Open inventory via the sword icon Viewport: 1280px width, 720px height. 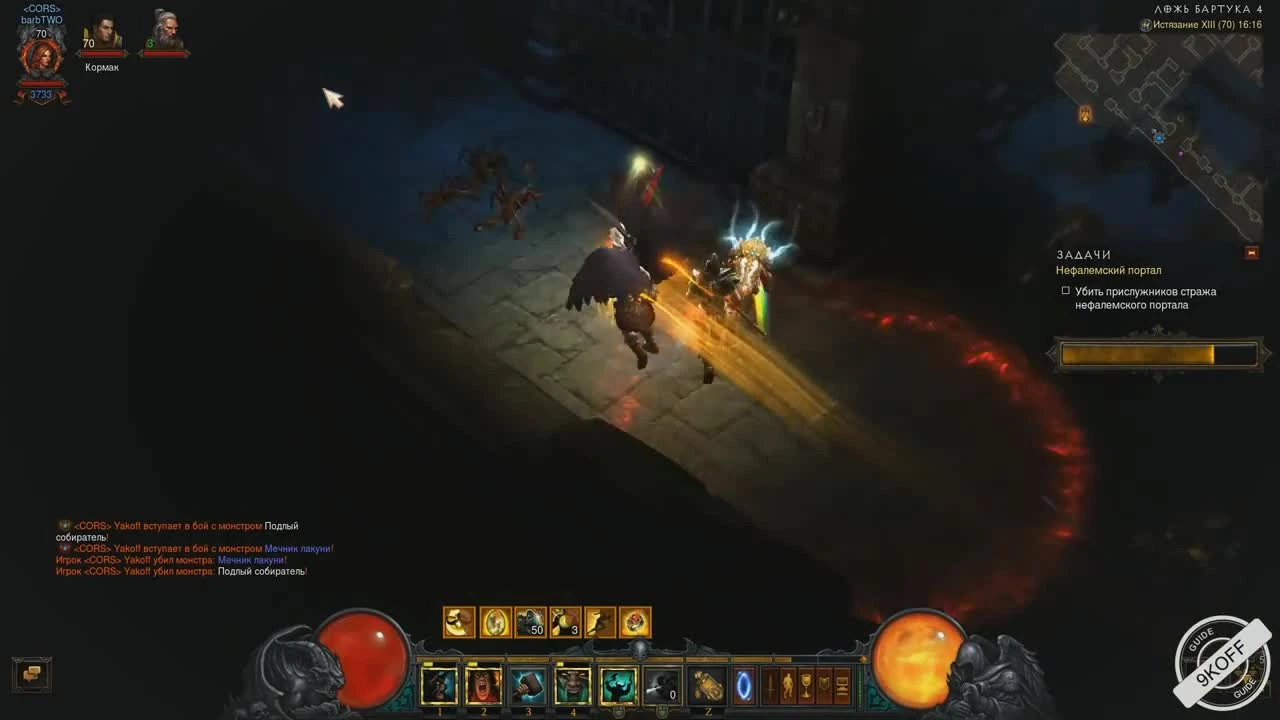(772, 687)
